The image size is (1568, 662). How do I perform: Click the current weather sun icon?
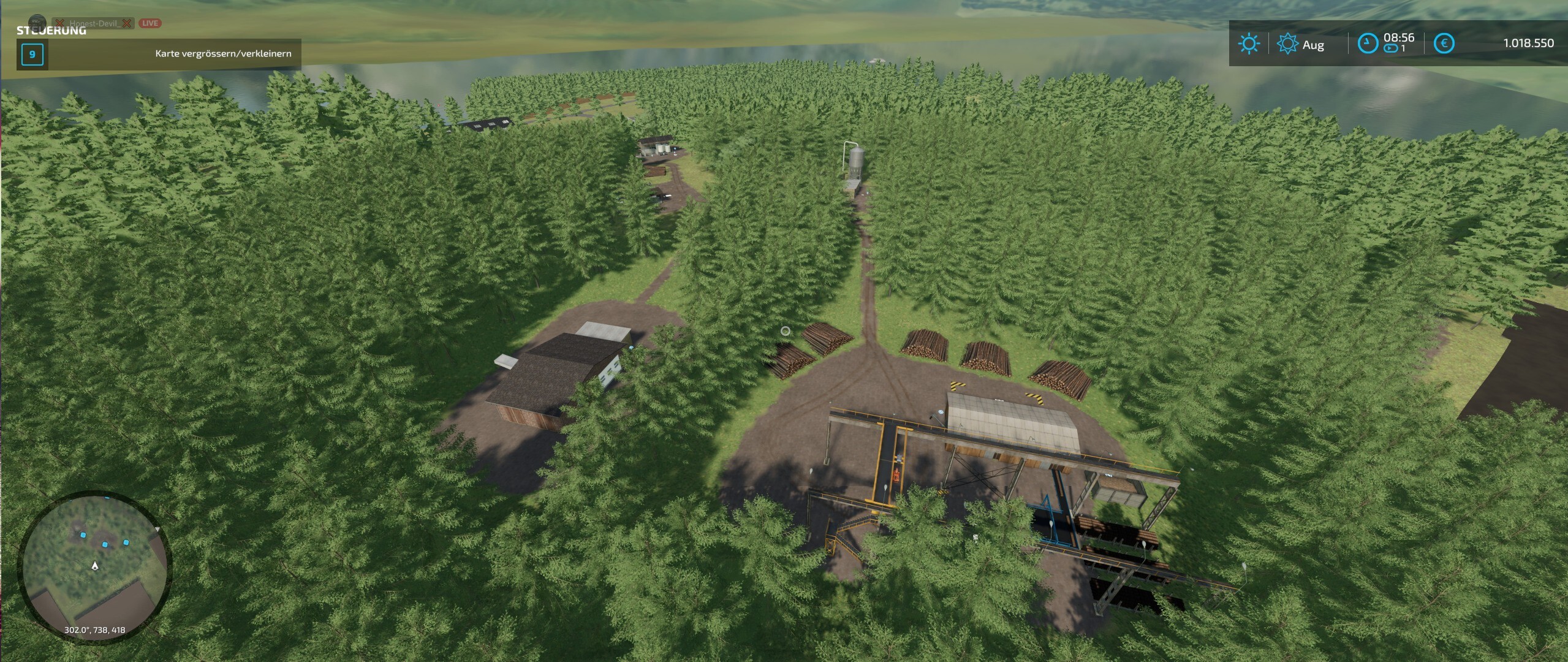1248,44
